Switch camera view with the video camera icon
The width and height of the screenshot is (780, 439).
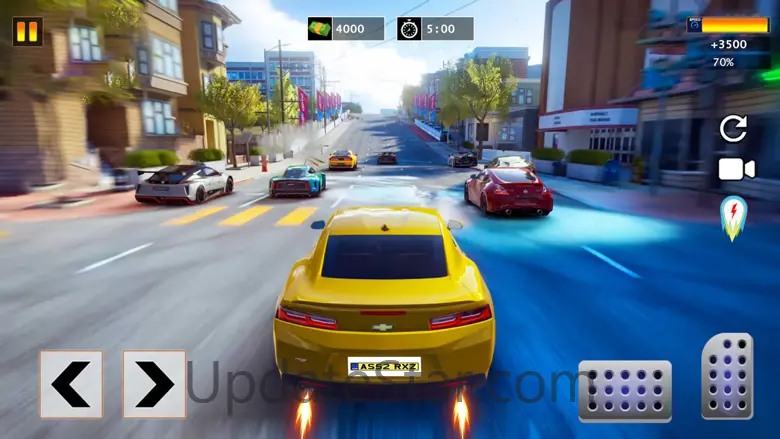(736, 169)
